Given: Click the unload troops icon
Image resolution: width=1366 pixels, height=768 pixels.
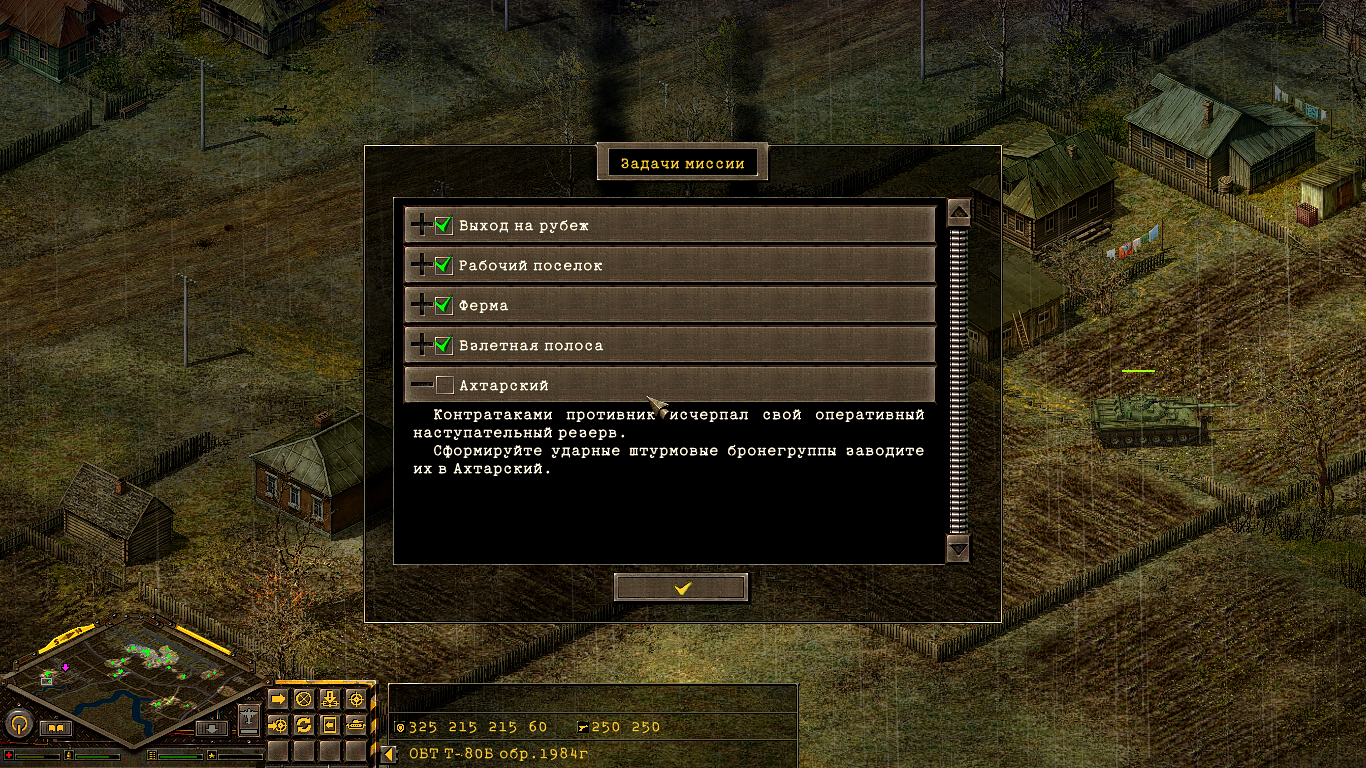Looking at the screenshot, I should 330,698.
